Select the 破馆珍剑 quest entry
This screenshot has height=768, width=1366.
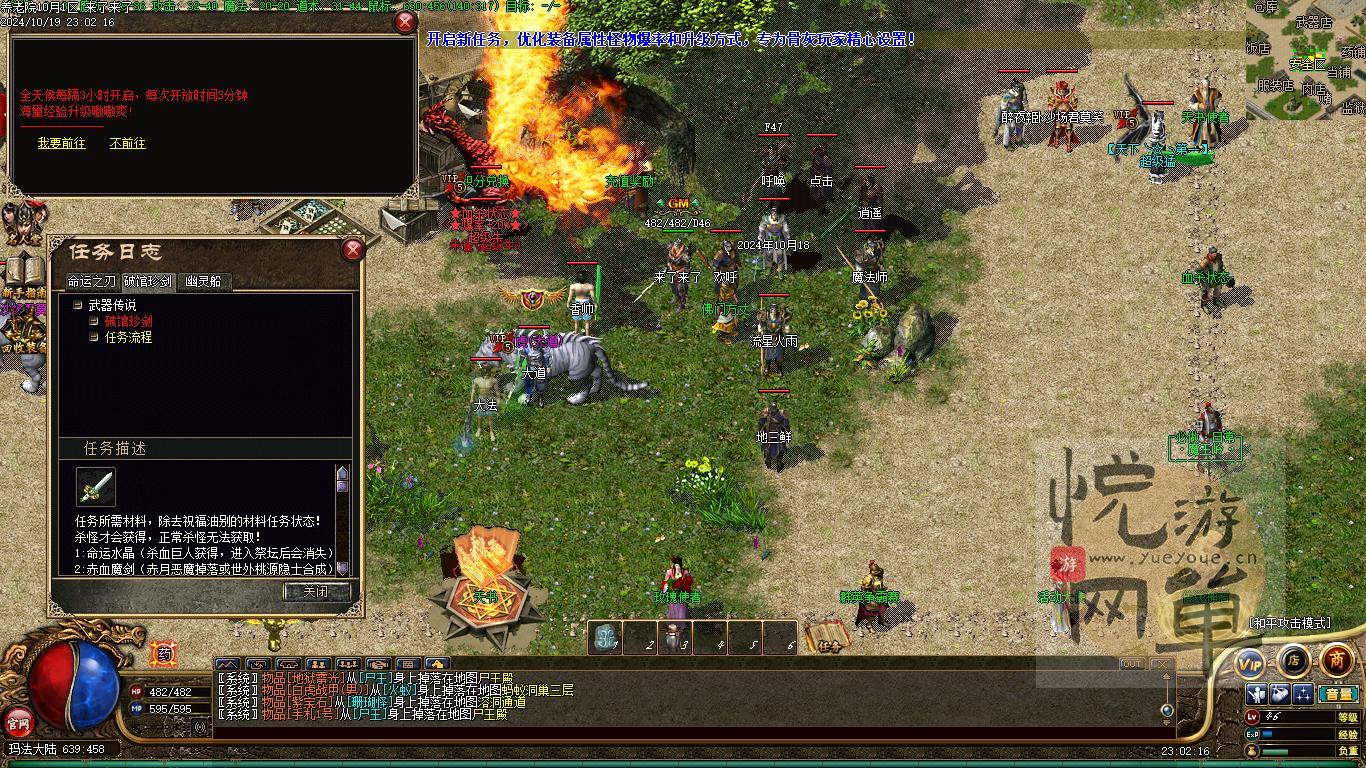coord(128,321)
